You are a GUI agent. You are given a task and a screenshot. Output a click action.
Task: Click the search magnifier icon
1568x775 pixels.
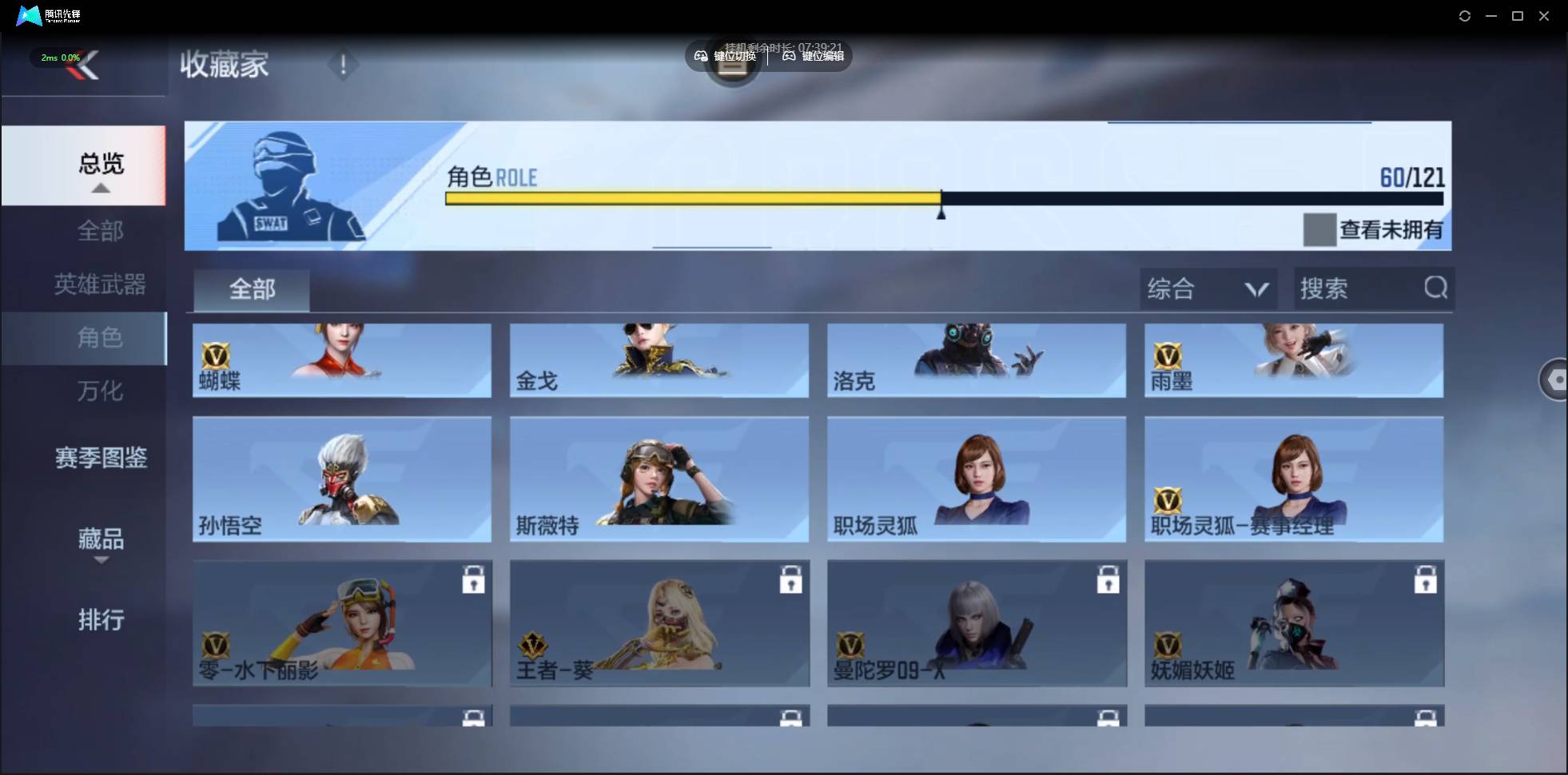(1436, 288)
